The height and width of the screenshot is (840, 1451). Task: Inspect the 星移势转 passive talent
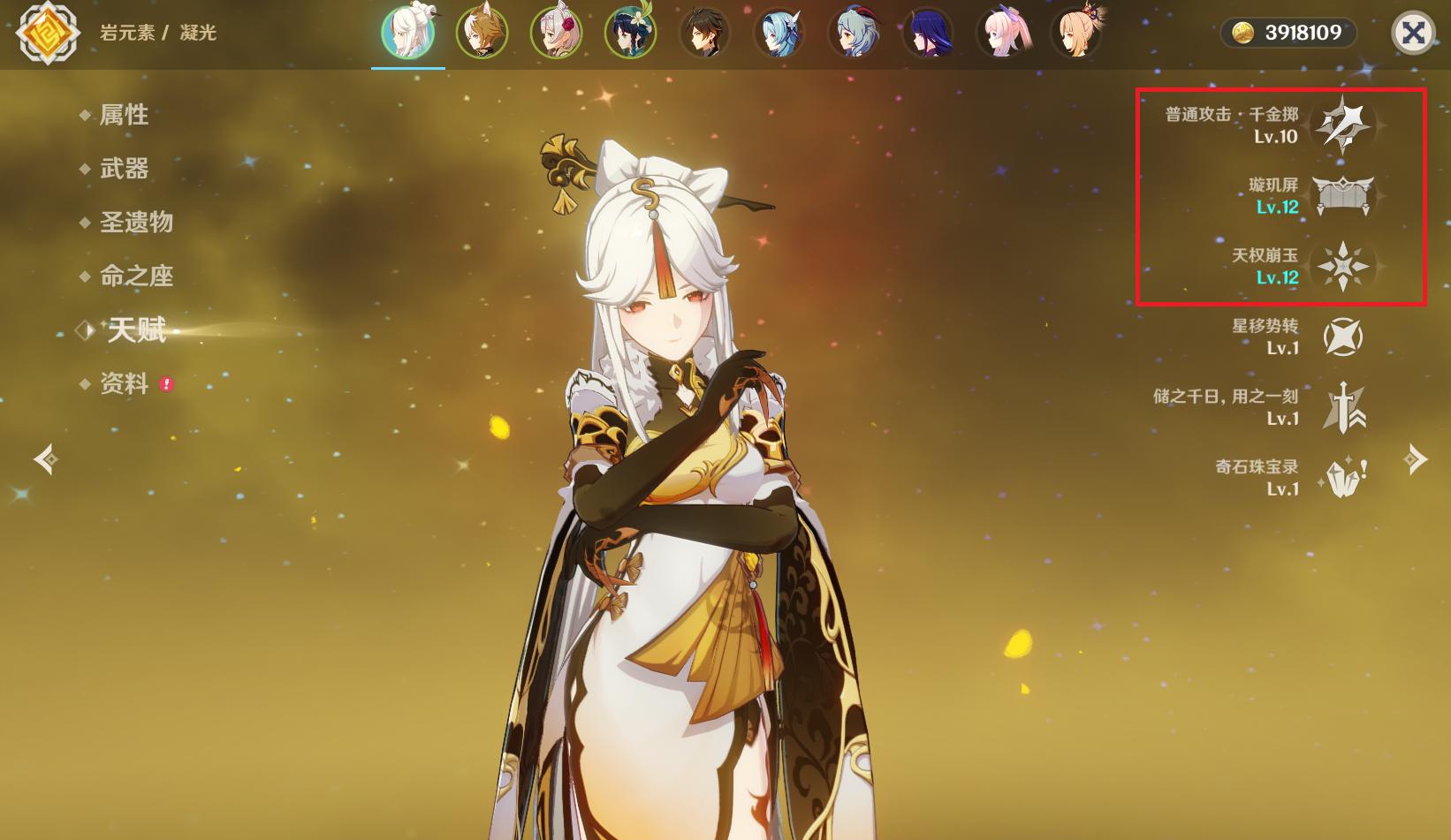(x=1342, y=337)
